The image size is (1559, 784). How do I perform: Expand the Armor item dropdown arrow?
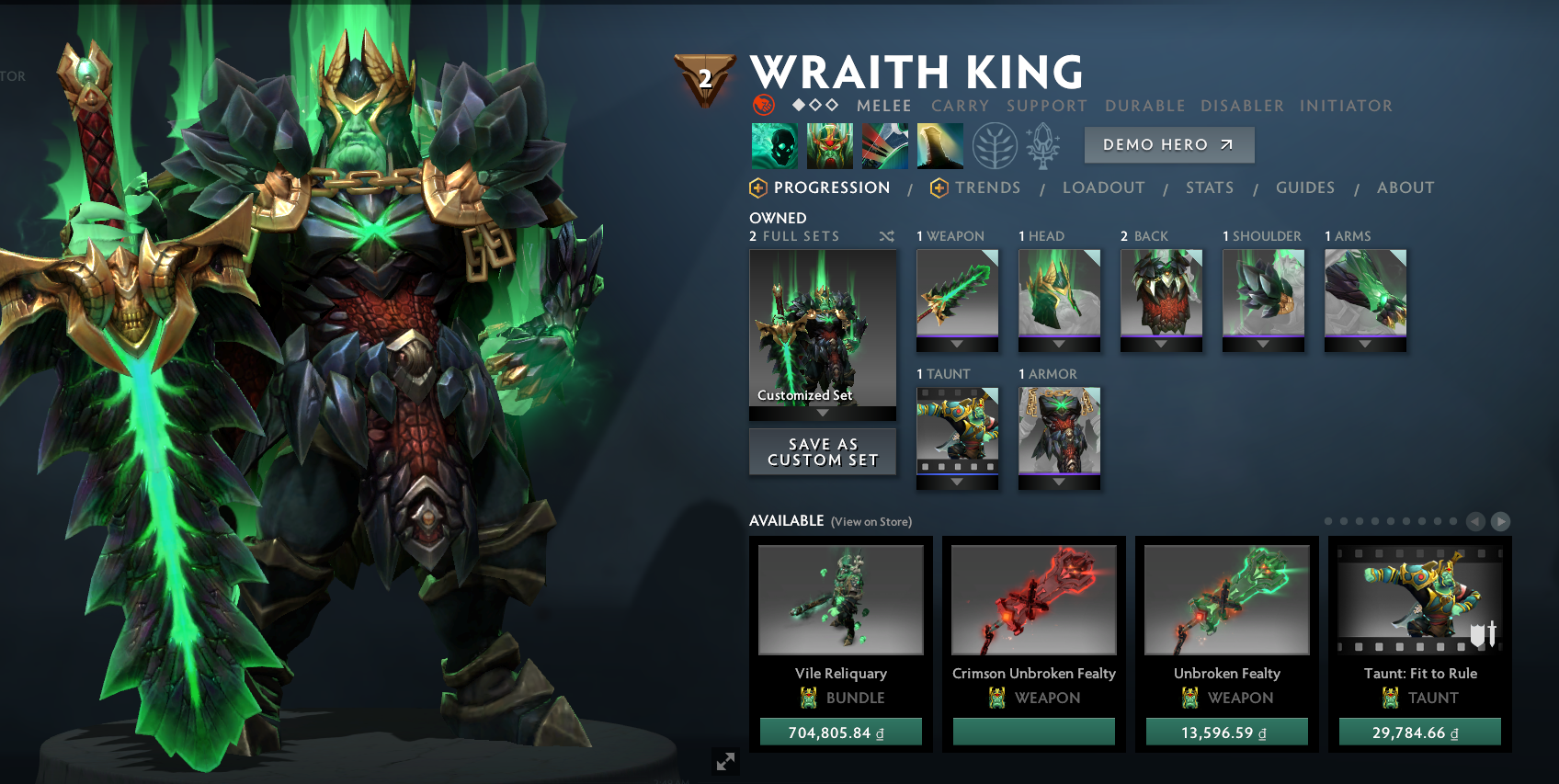pos(1059,483)
